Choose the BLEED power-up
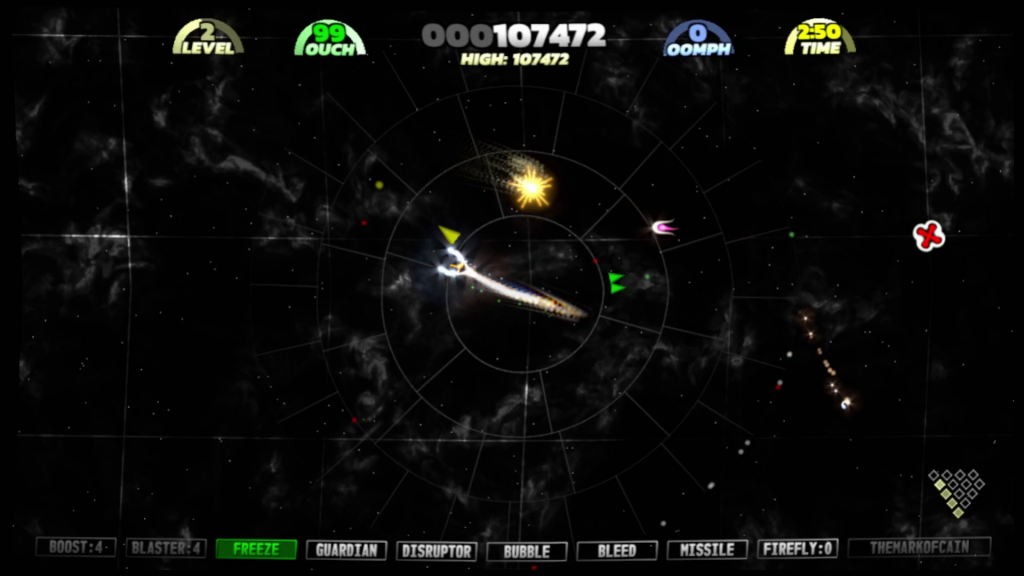 [x=617, y=550]
